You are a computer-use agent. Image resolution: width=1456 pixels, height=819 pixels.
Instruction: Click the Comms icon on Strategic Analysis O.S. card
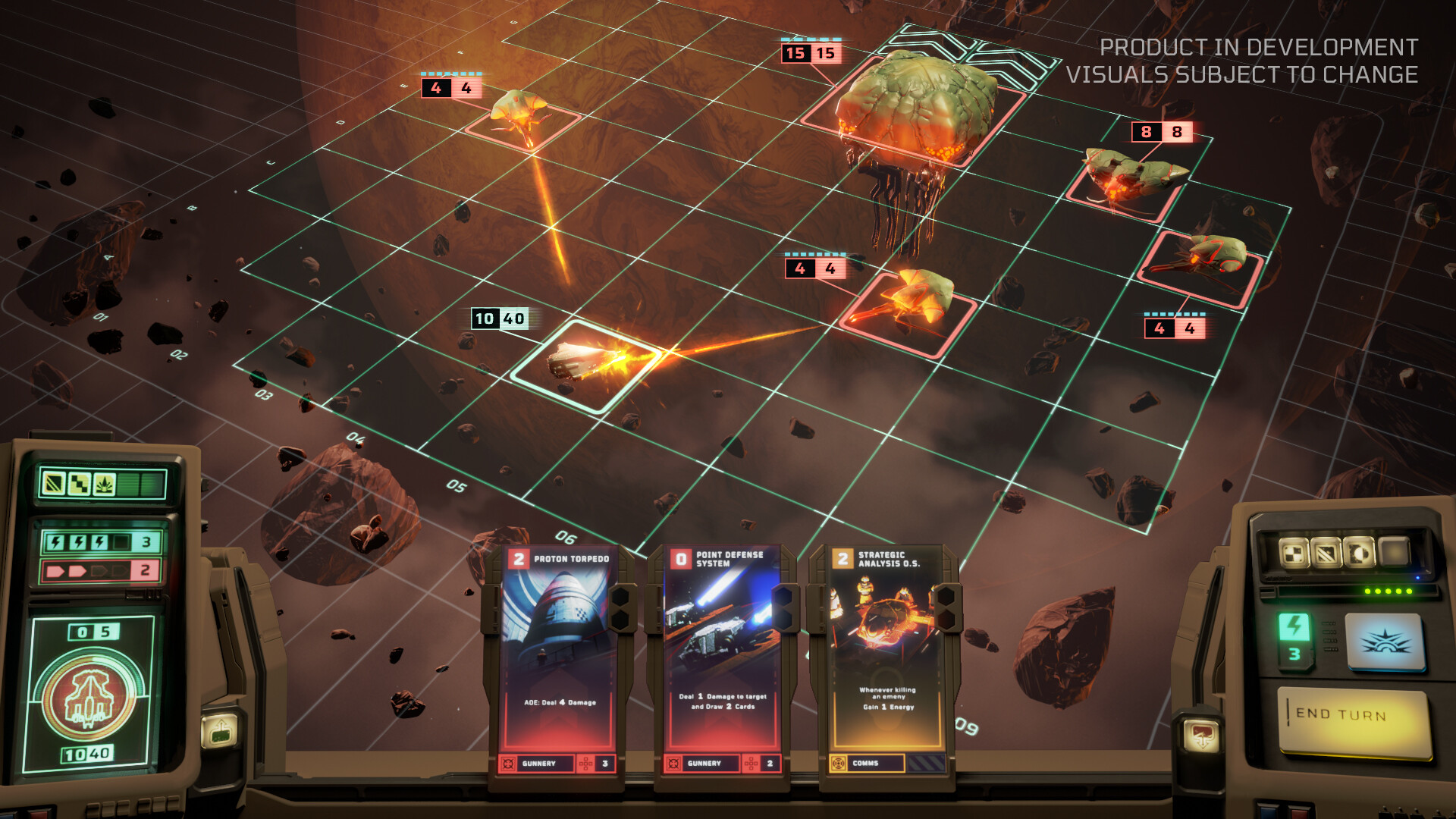839,764
